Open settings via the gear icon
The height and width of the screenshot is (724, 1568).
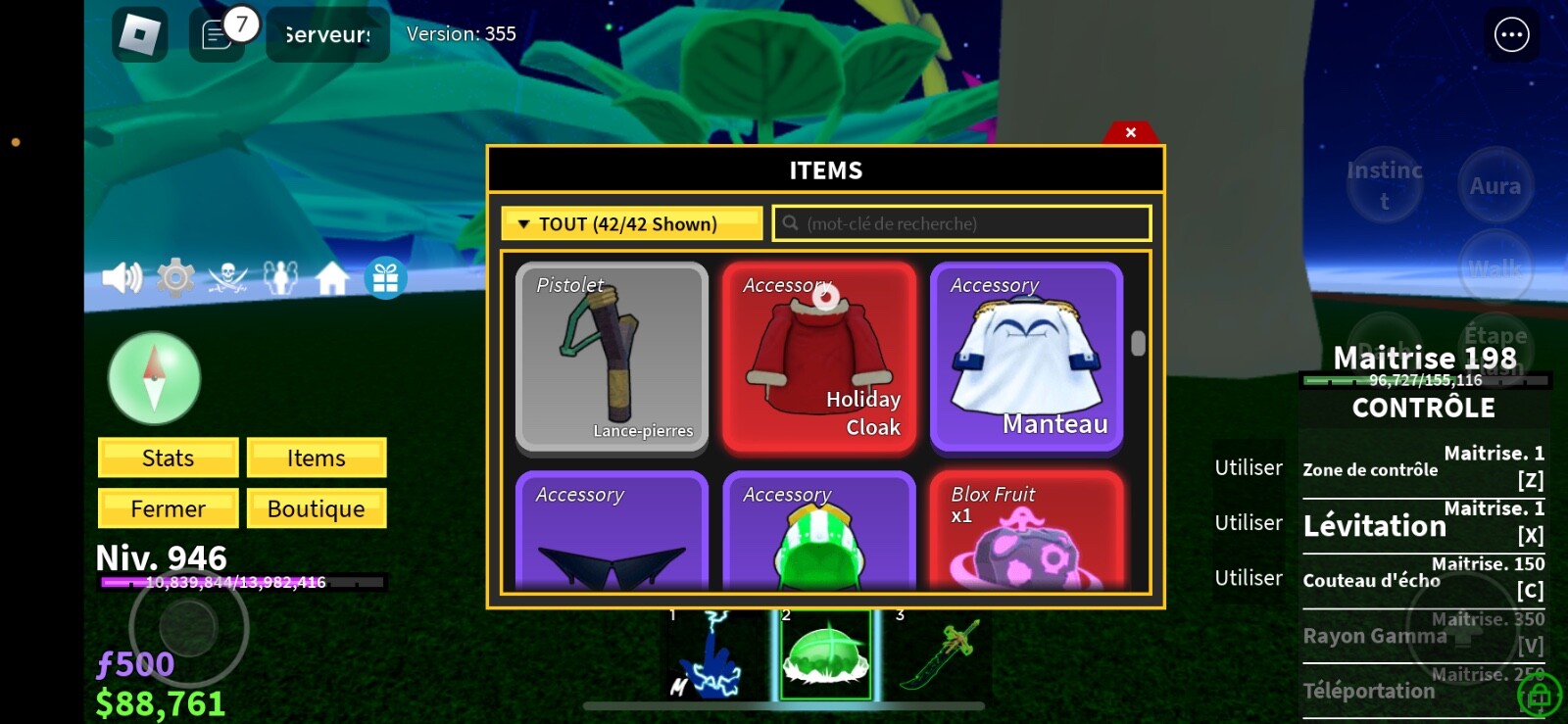(172, 277)
